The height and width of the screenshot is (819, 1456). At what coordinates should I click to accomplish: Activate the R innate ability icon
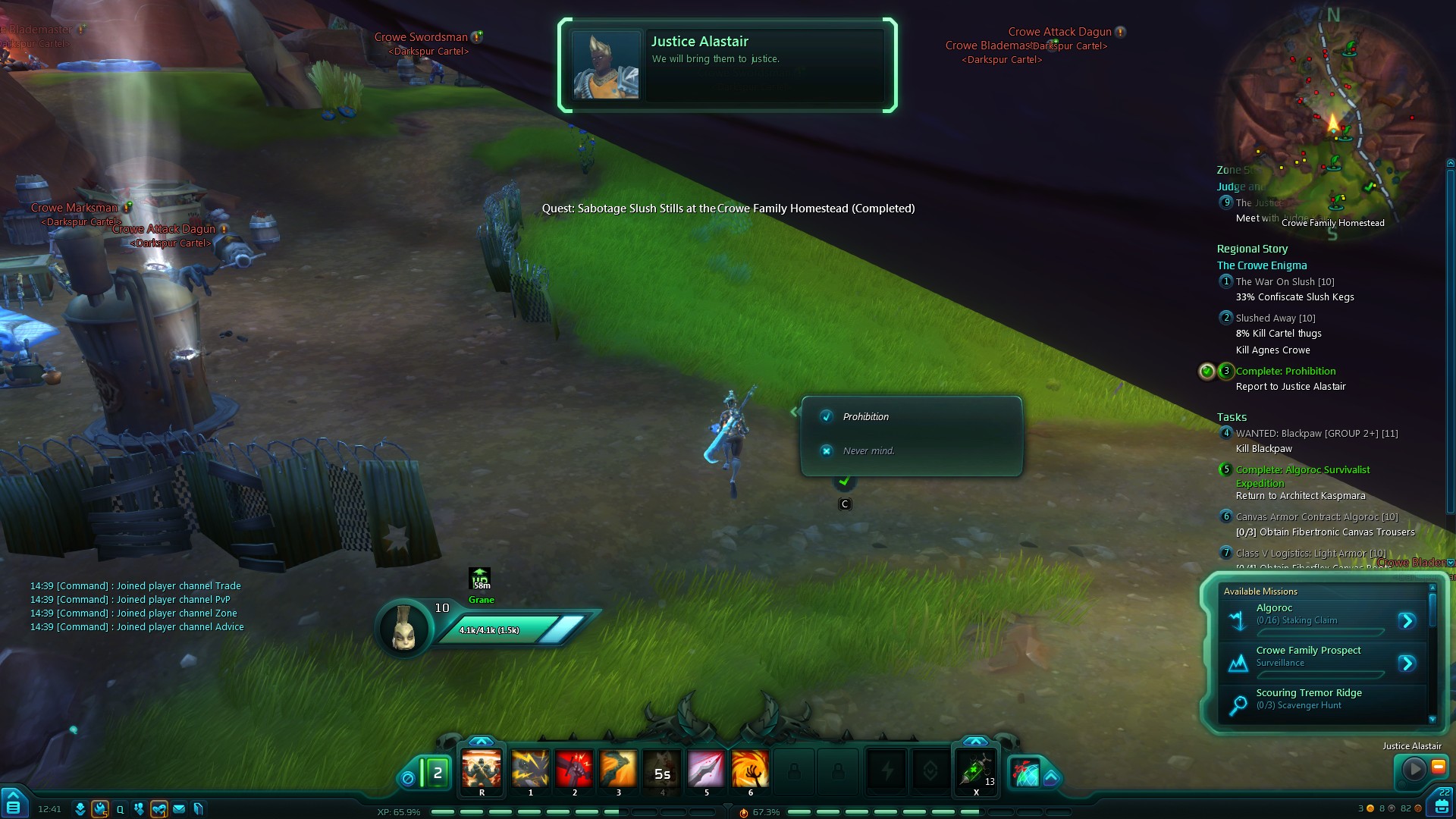point(482,770)
